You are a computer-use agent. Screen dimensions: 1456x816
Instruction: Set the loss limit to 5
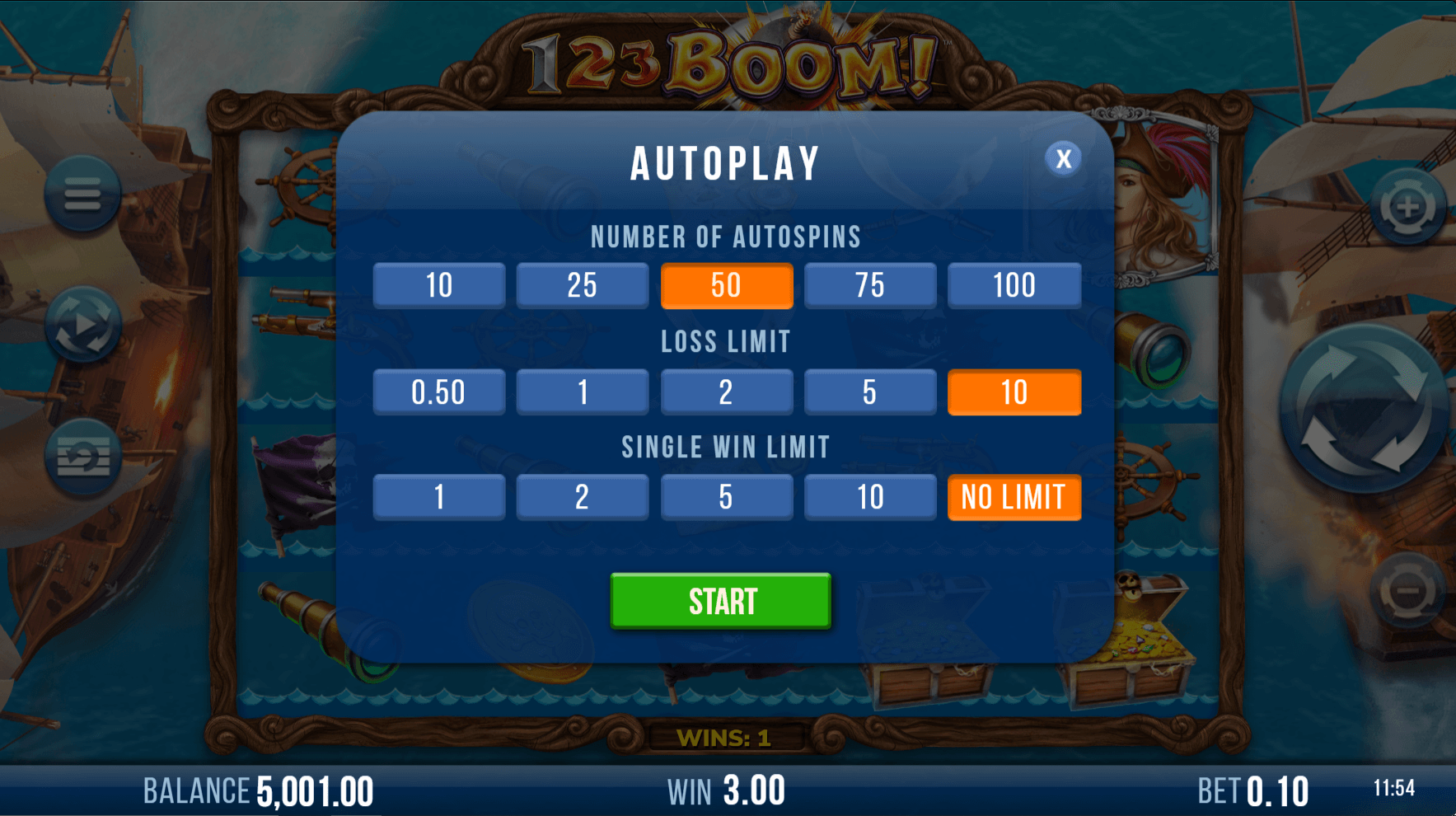870,392
